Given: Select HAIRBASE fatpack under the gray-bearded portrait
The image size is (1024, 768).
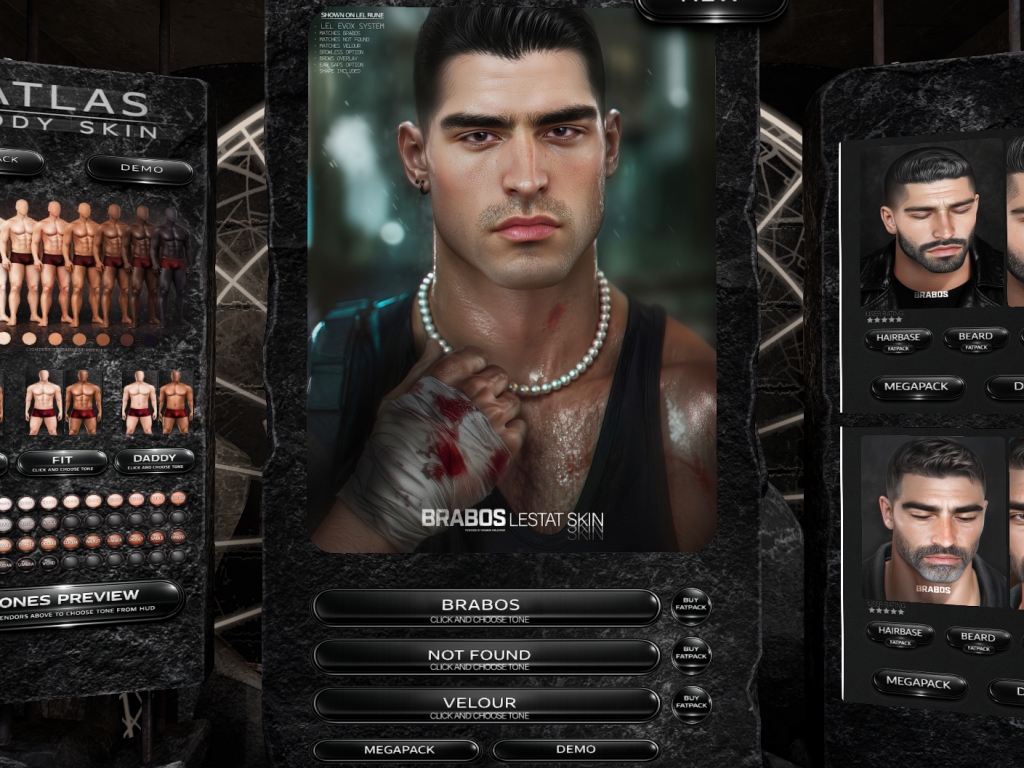Looking at the screenshot, I should click(x=900, y=635).
